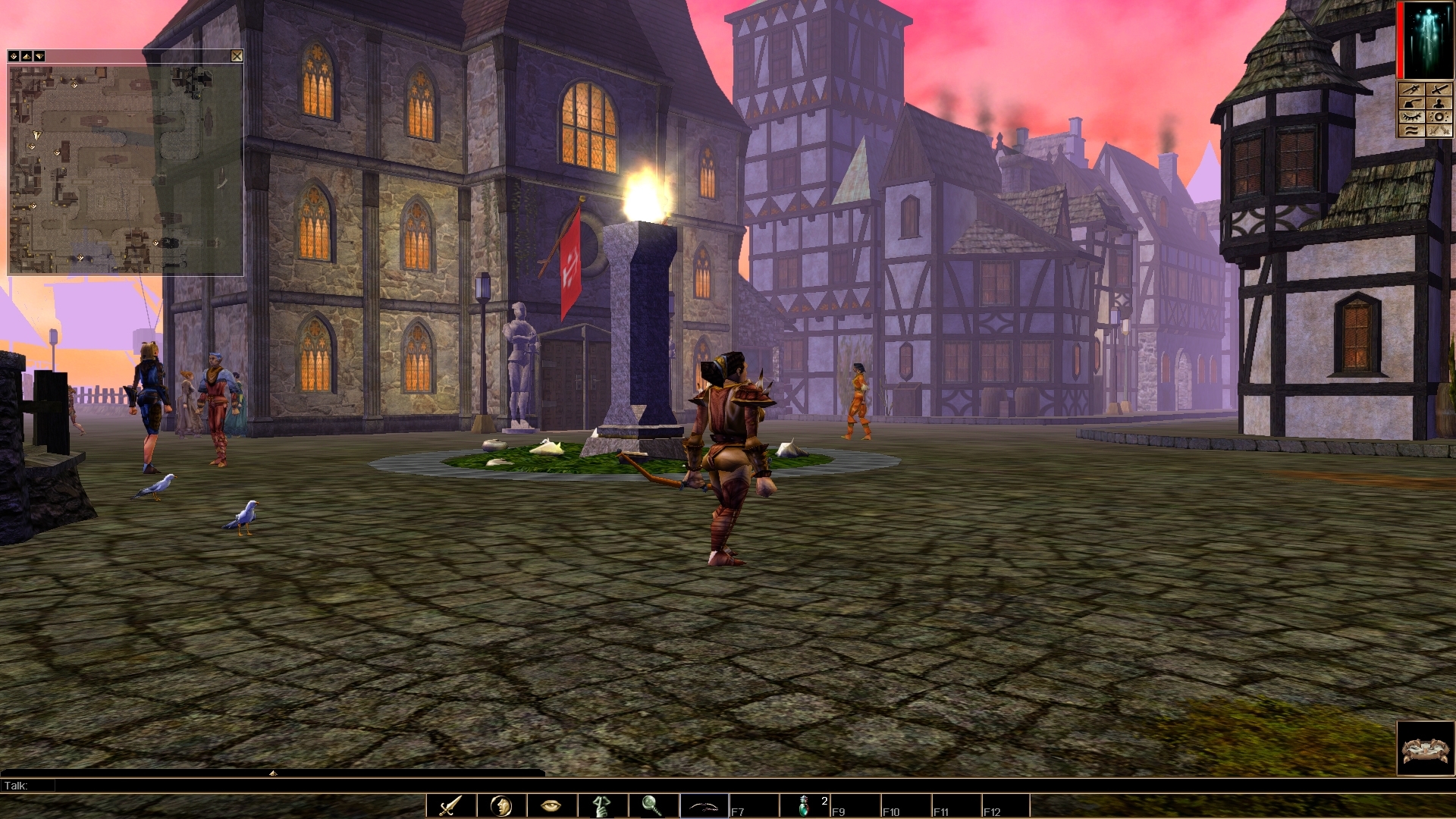Click the character bust icon in the command panel
The height and width of the screenshot is (819, 1456).
point(1439,102)
